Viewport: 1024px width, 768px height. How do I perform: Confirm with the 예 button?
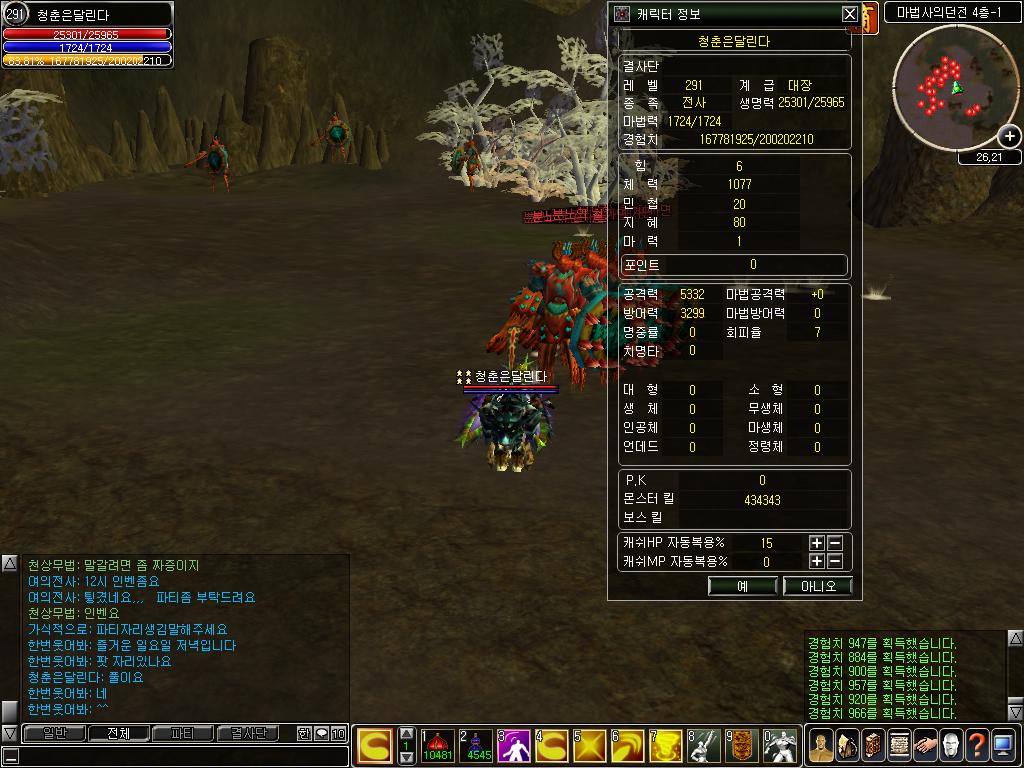click(742, 586)
